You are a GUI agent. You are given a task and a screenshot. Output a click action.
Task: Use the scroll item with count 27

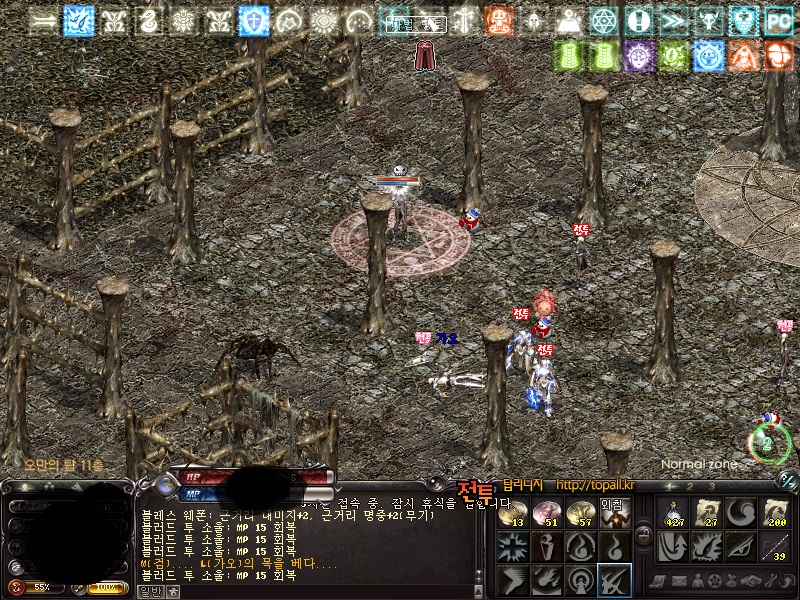[x=706, y=513]
